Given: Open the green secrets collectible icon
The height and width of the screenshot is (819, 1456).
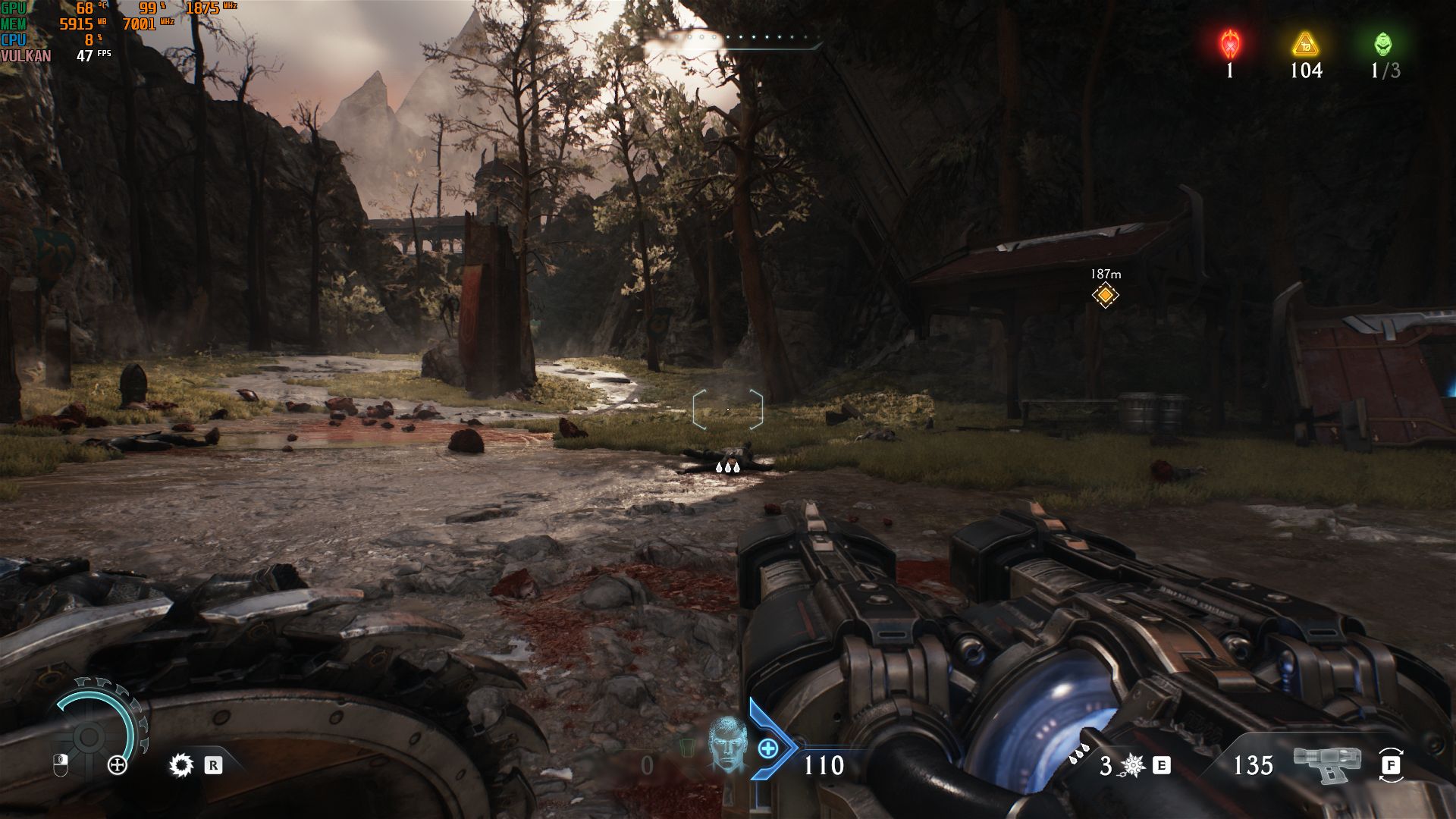Looking at the screenshot, I should (1383, 44).
